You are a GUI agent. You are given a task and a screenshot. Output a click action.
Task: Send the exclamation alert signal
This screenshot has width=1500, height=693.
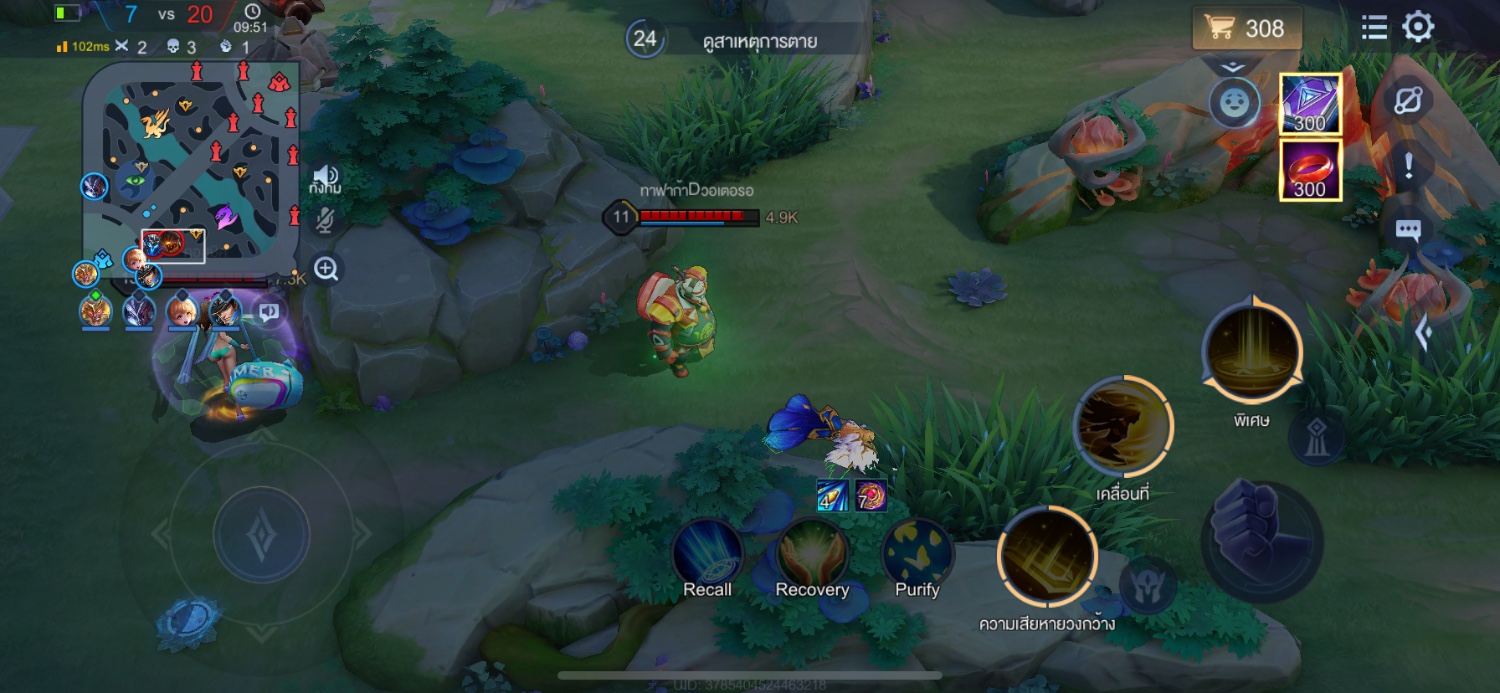pos(1408,166)
